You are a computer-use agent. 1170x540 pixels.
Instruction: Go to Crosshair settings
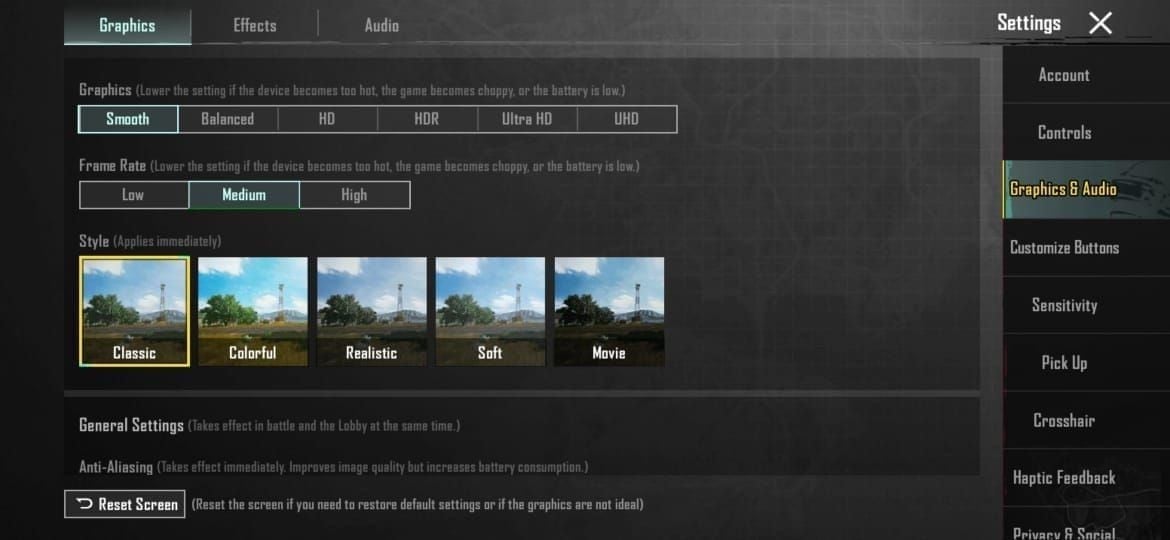pyautogui.click(x=1064, y=420)
